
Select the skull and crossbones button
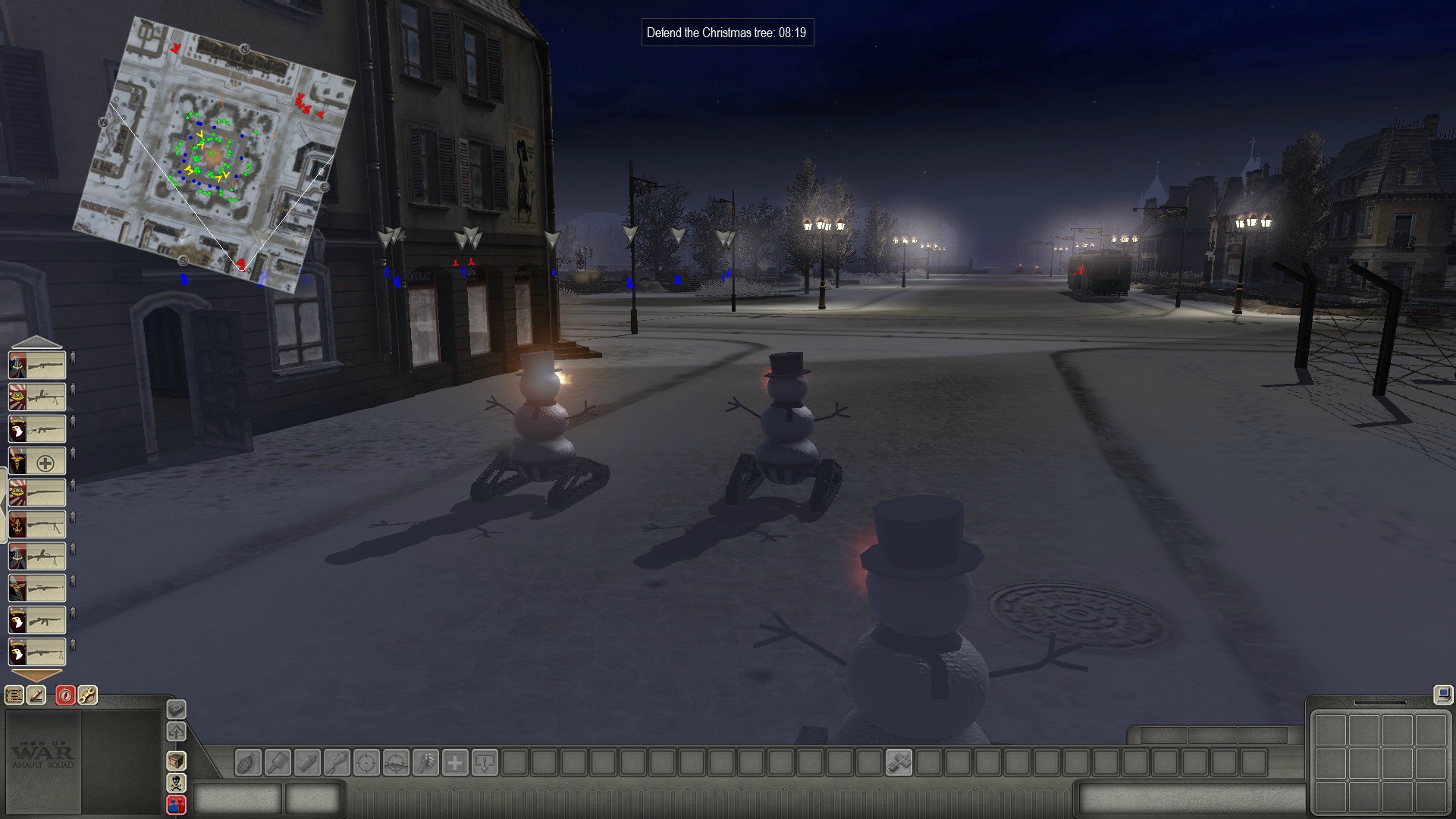tap(176, 783)
